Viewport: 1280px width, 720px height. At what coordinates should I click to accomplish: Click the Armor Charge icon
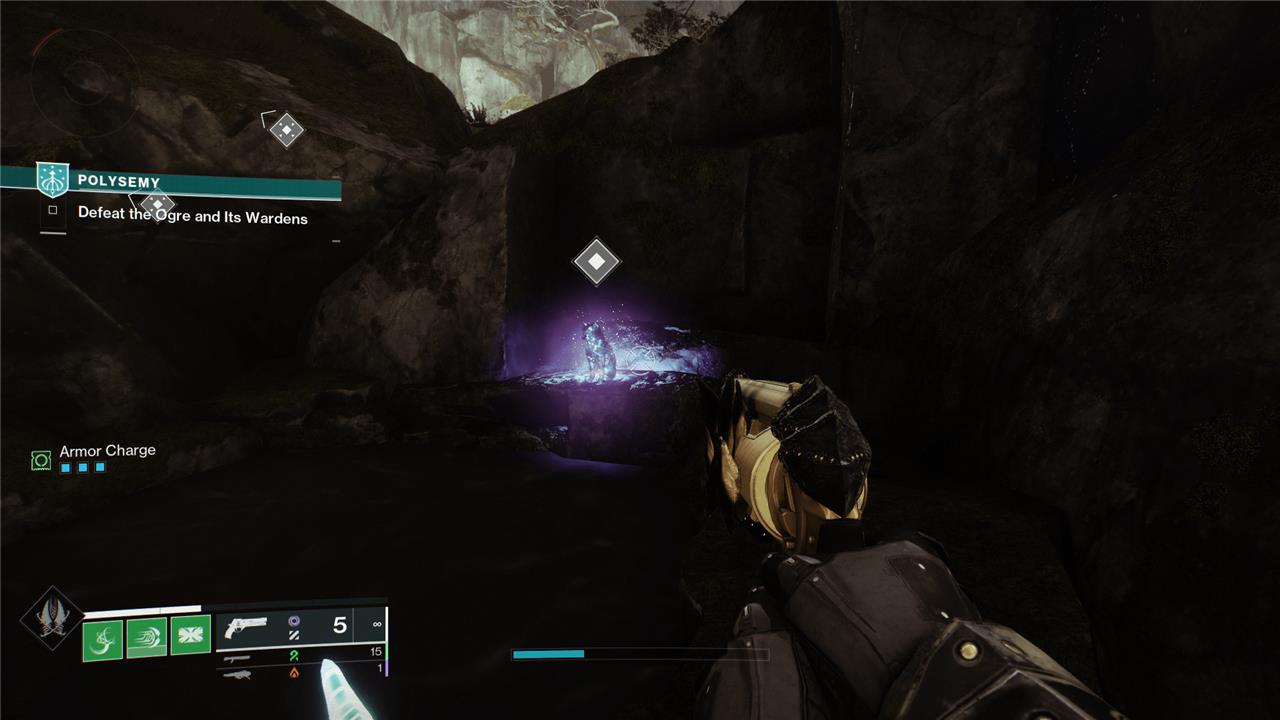pyautogui.click(x=41, y=460)
